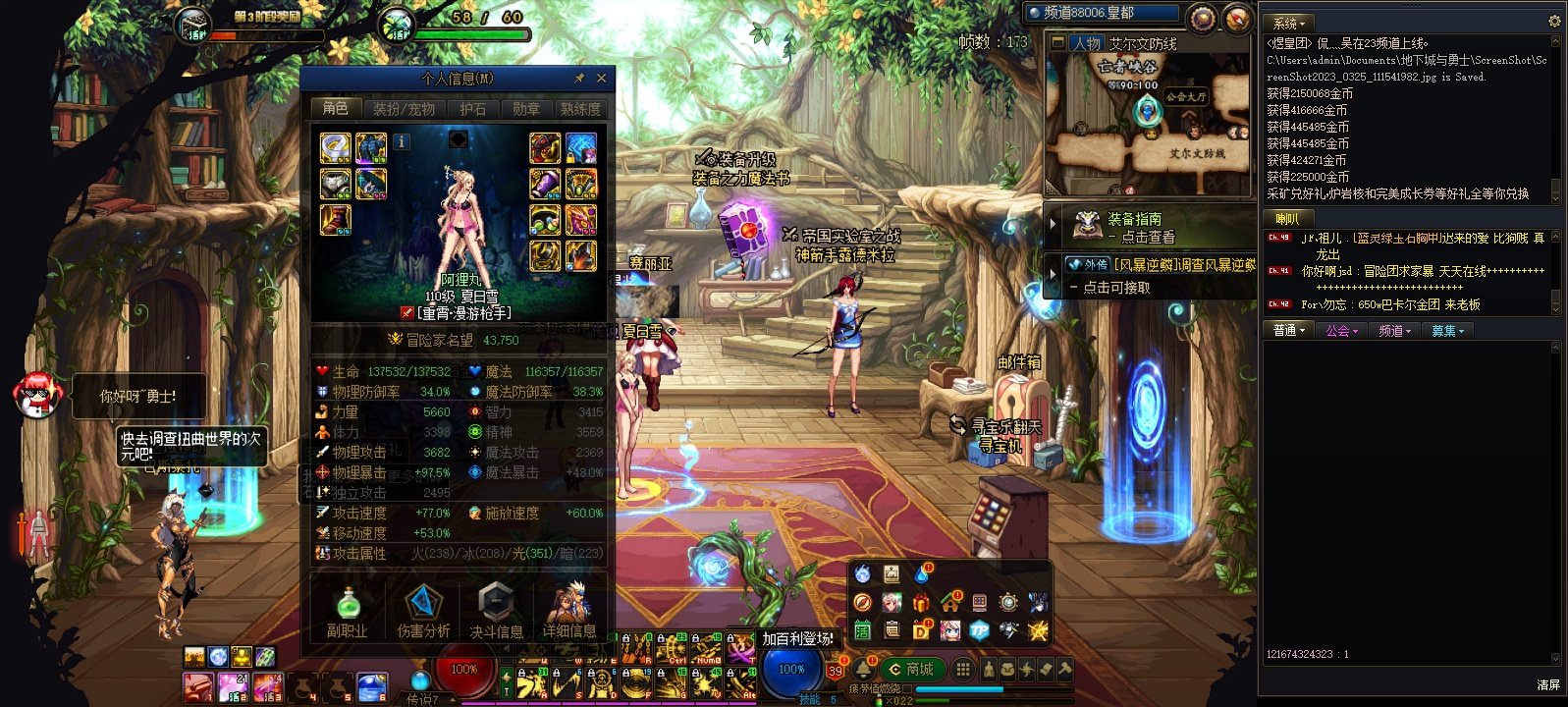1568x707 pixels.
Task: Show 详细信息 detailed stats
Action: point(569,610)
